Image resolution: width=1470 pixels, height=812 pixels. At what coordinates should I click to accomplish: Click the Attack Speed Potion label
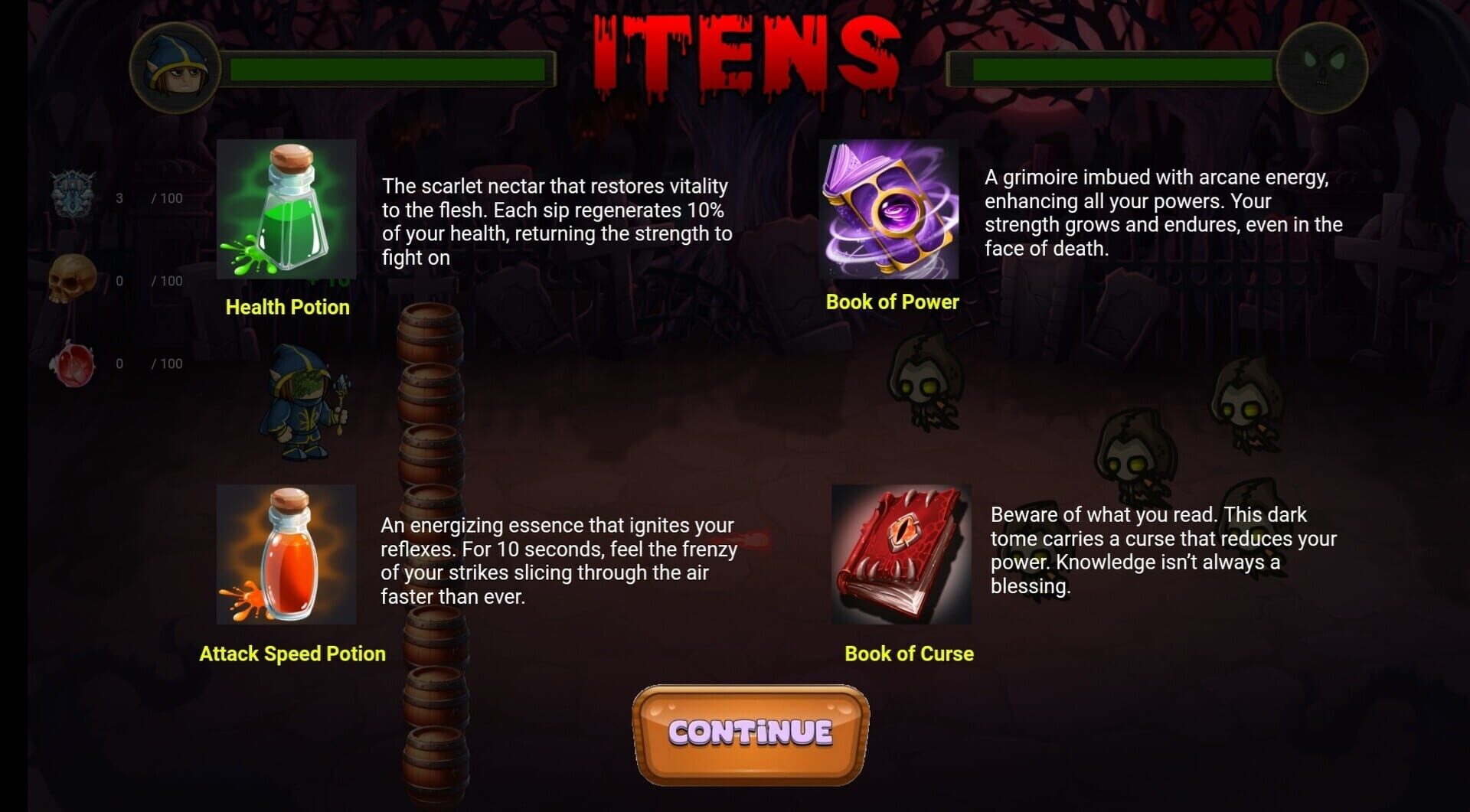(292, 654)
